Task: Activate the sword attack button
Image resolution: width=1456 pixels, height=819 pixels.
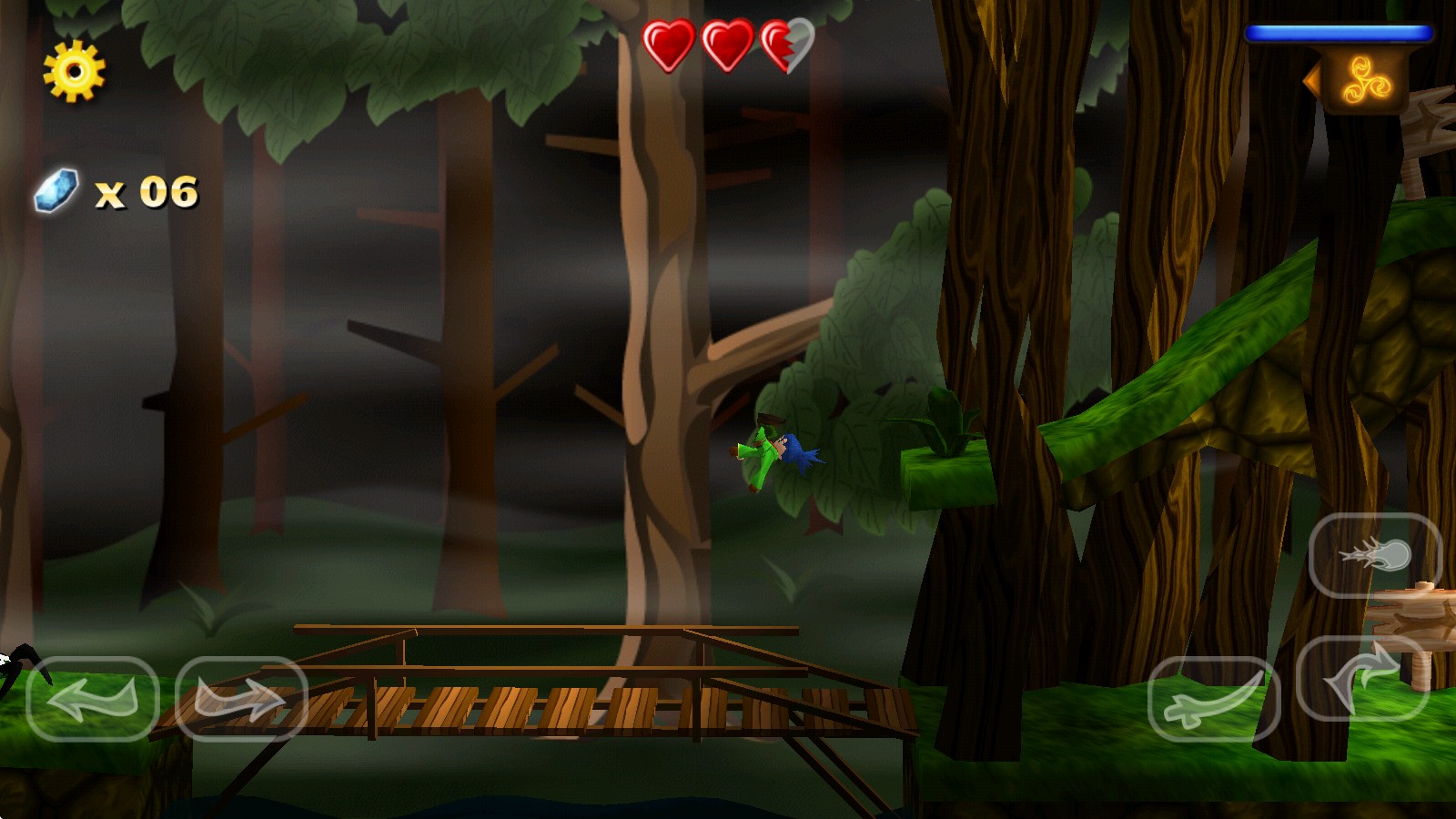Action: 1214,698
